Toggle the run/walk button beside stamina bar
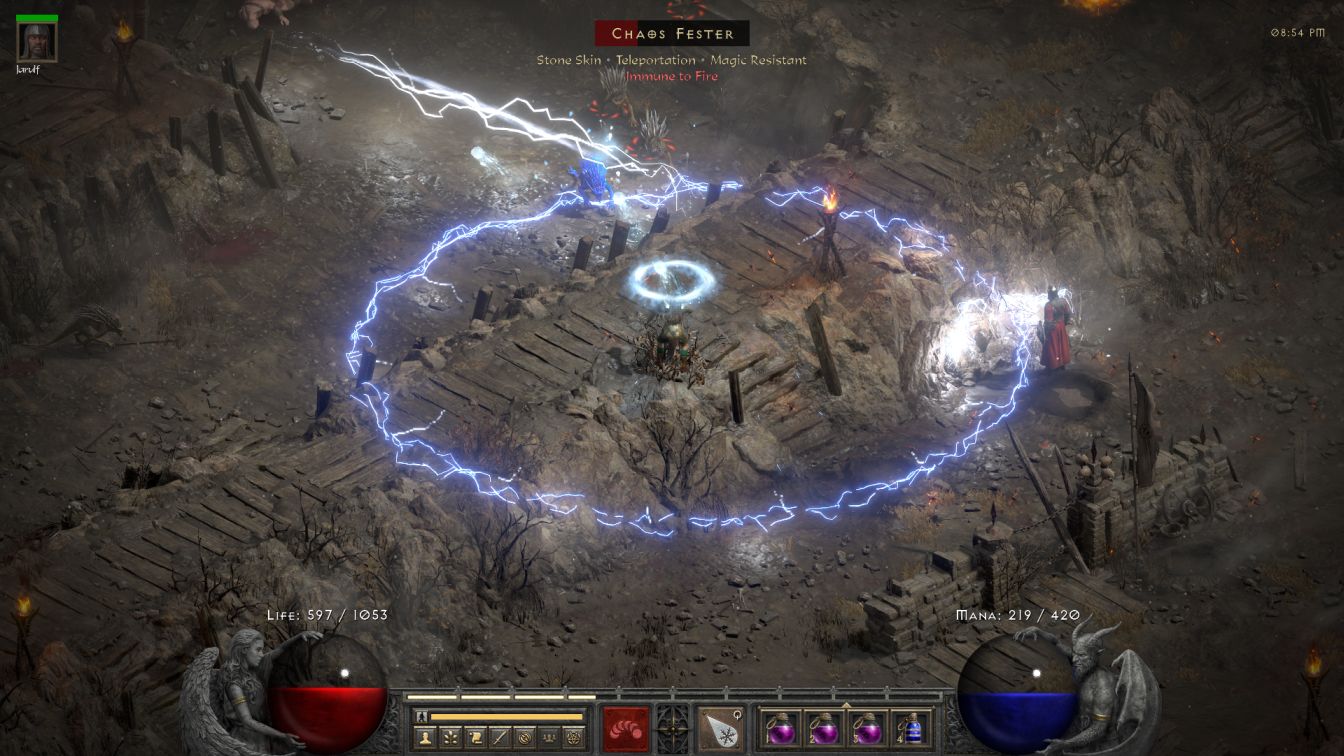Screen dimensions: 1344x756 click(422, 717)
